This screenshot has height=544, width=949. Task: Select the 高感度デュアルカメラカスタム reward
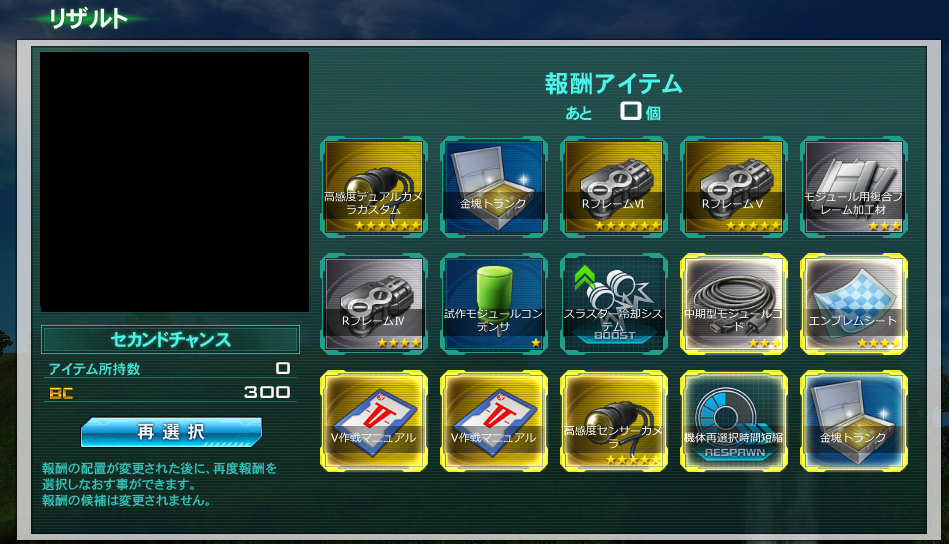(374, 186)
